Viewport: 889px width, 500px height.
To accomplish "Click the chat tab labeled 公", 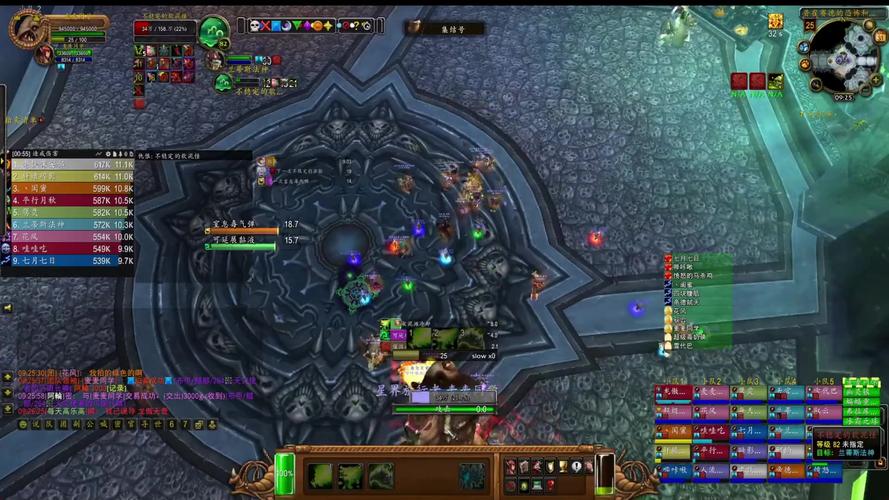I will (88, 424).
